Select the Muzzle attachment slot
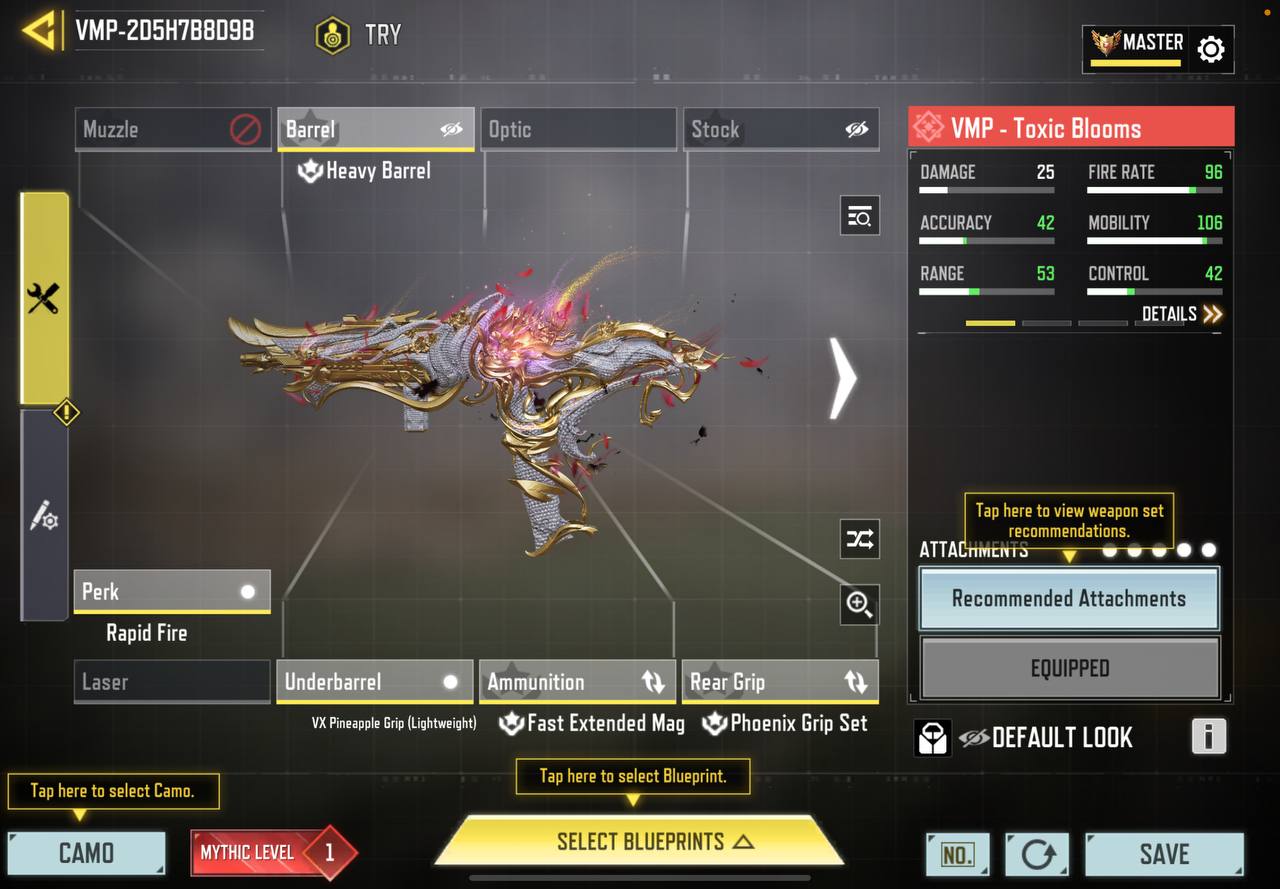Image resolution: width=1280 pixels, height=889 pixels. (x=172, y=129)
